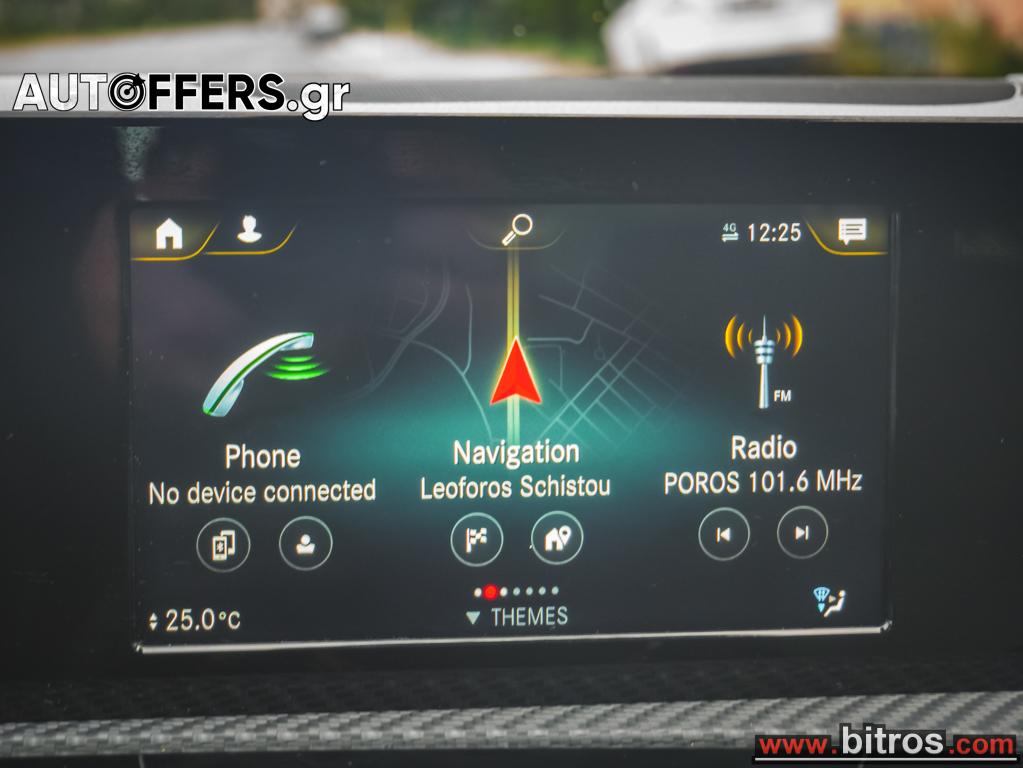Screen dimensions: 1023x768
Task: Open the home screen icon
Action: click(x=169, y=235)
